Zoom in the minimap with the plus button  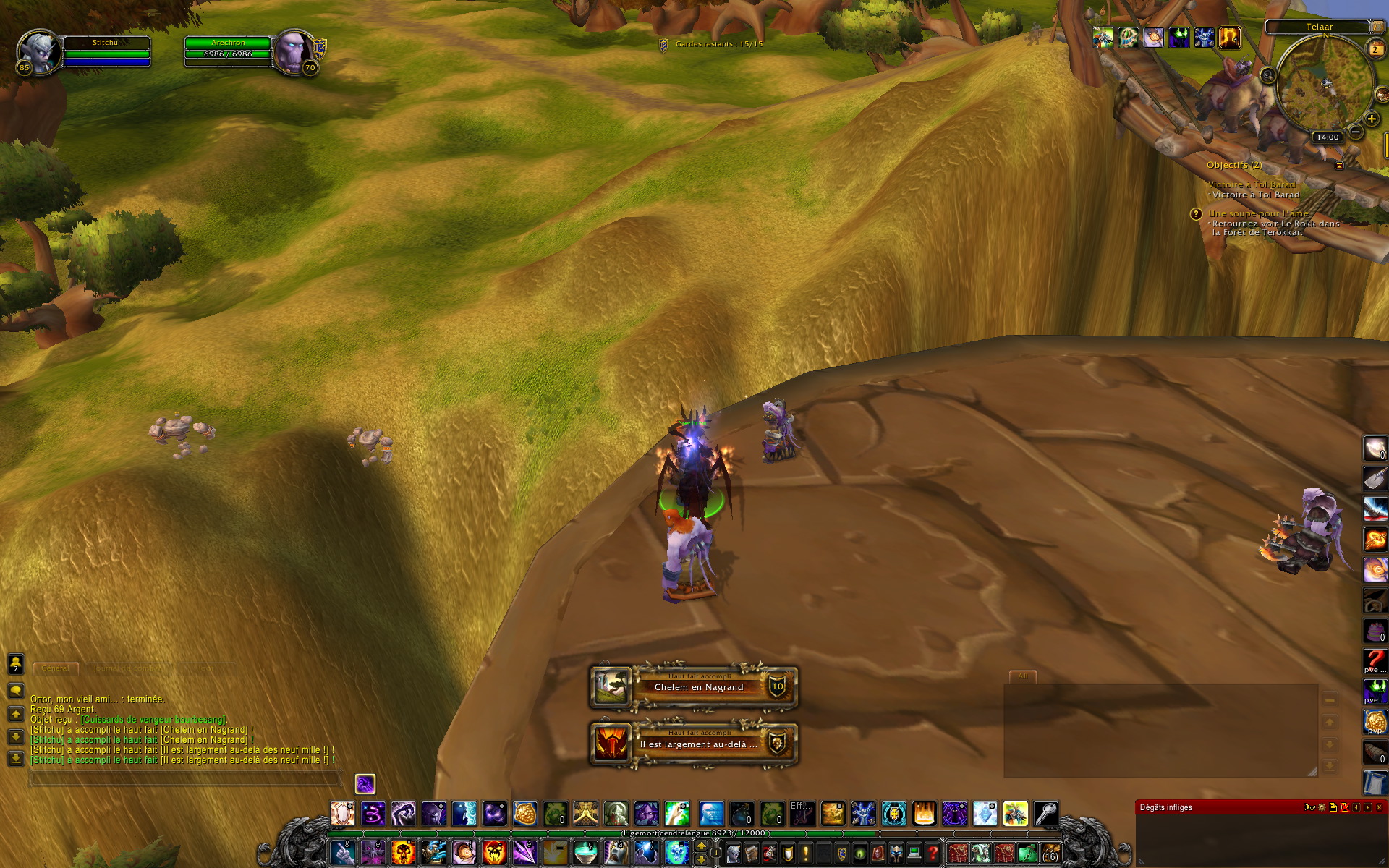(x=1371, y=119)
